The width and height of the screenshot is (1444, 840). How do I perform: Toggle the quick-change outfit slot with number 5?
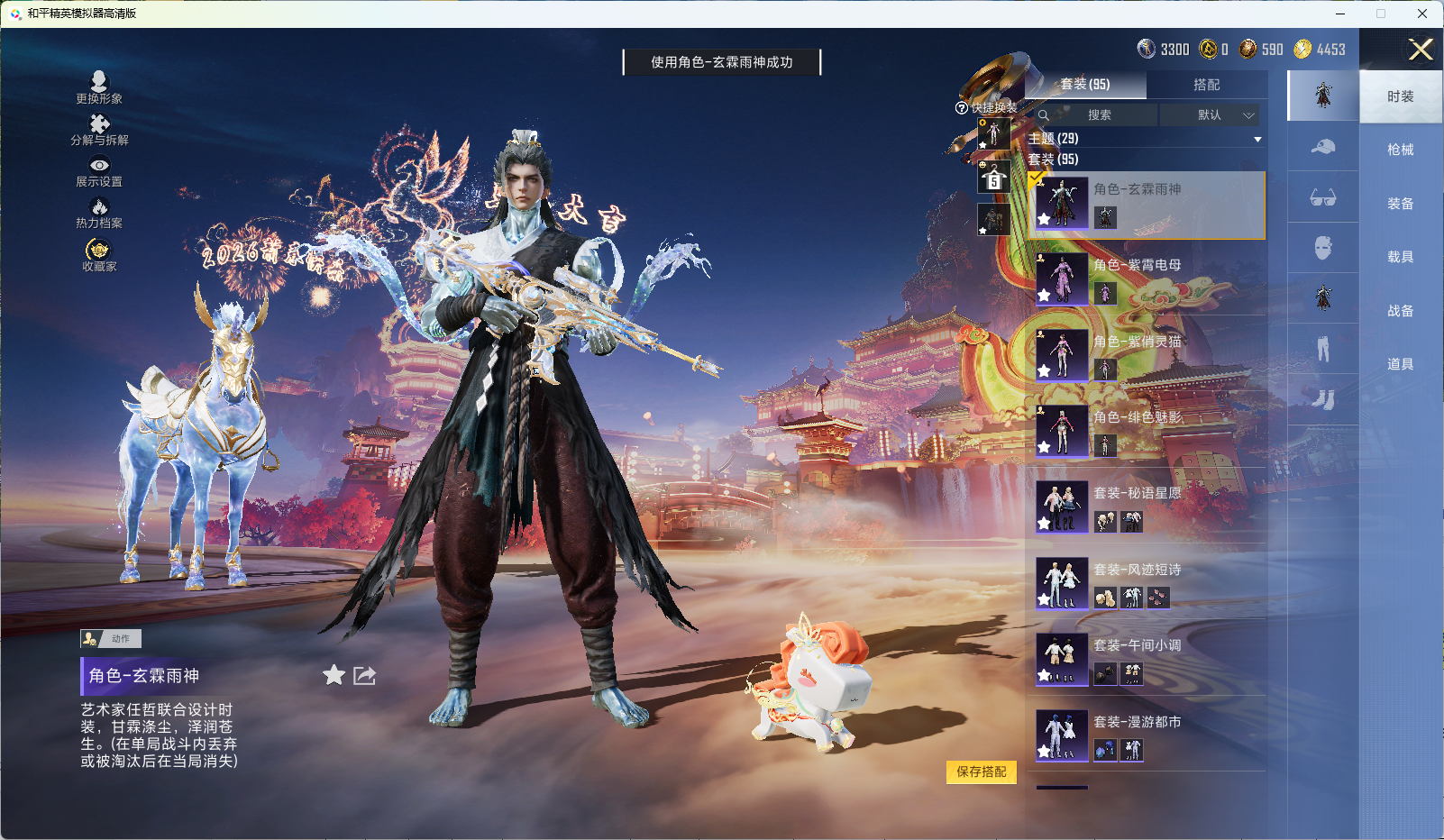(994, 178)
